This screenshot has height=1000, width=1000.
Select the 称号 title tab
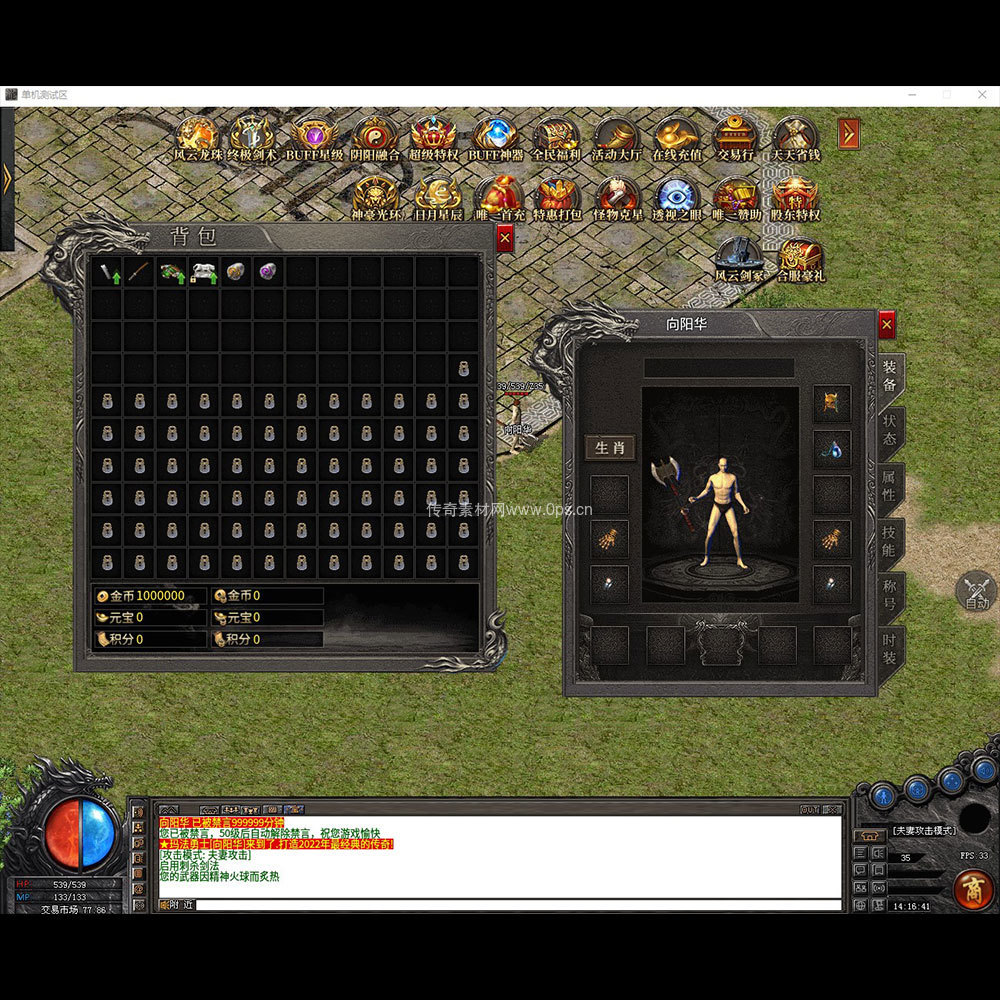click(x=889, y=597)
